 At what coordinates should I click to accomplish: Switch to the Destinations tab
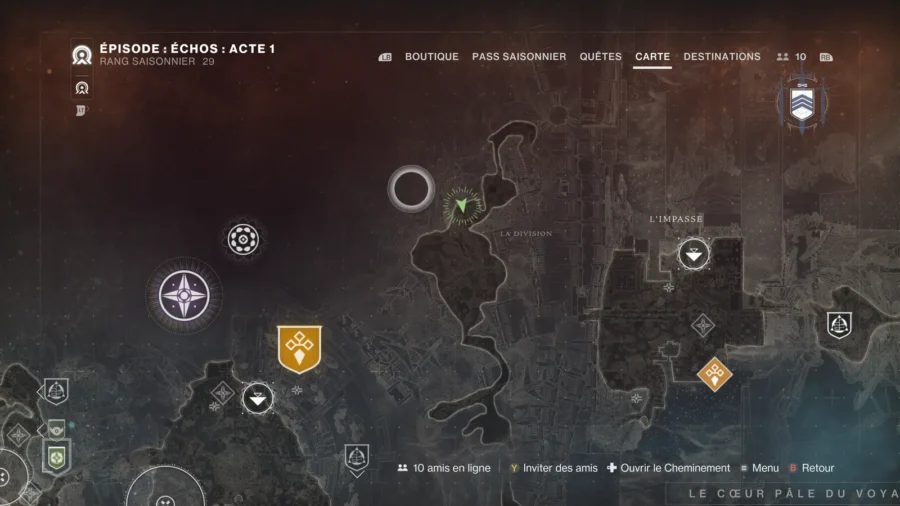click(721, 57)
